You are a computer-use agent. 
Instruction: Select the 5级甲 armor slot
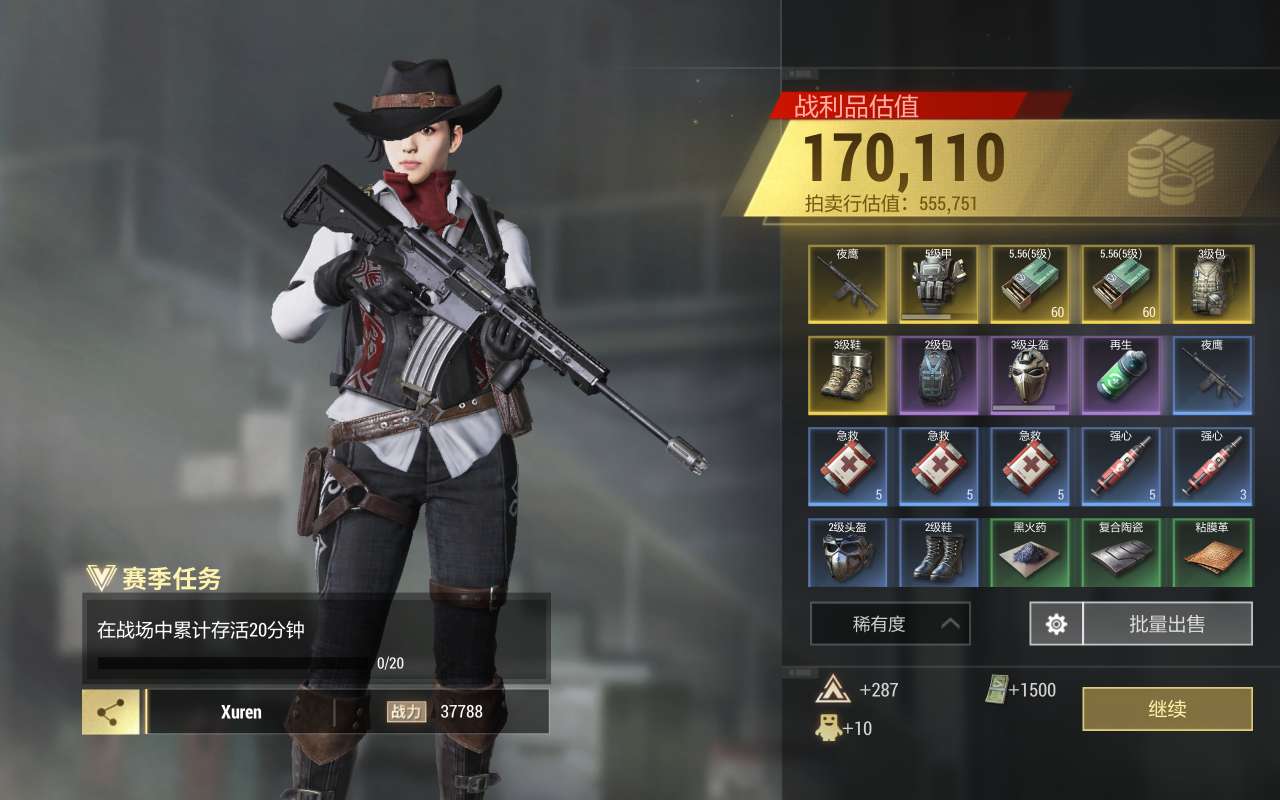[939, 284]
